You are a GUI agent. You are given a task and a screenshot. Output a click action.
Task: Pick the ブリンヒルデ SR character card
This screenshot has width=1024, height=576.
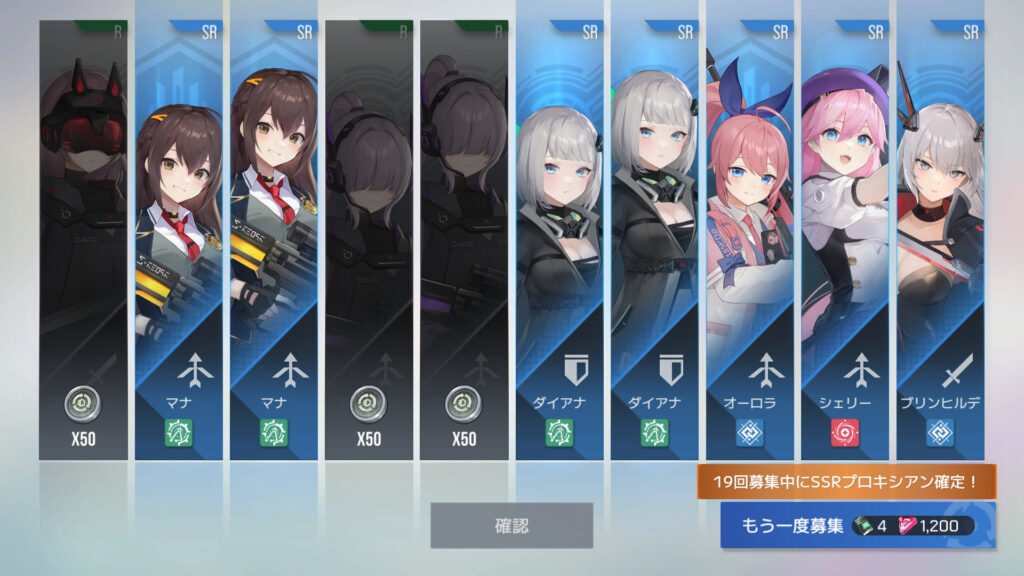[940, 240]
